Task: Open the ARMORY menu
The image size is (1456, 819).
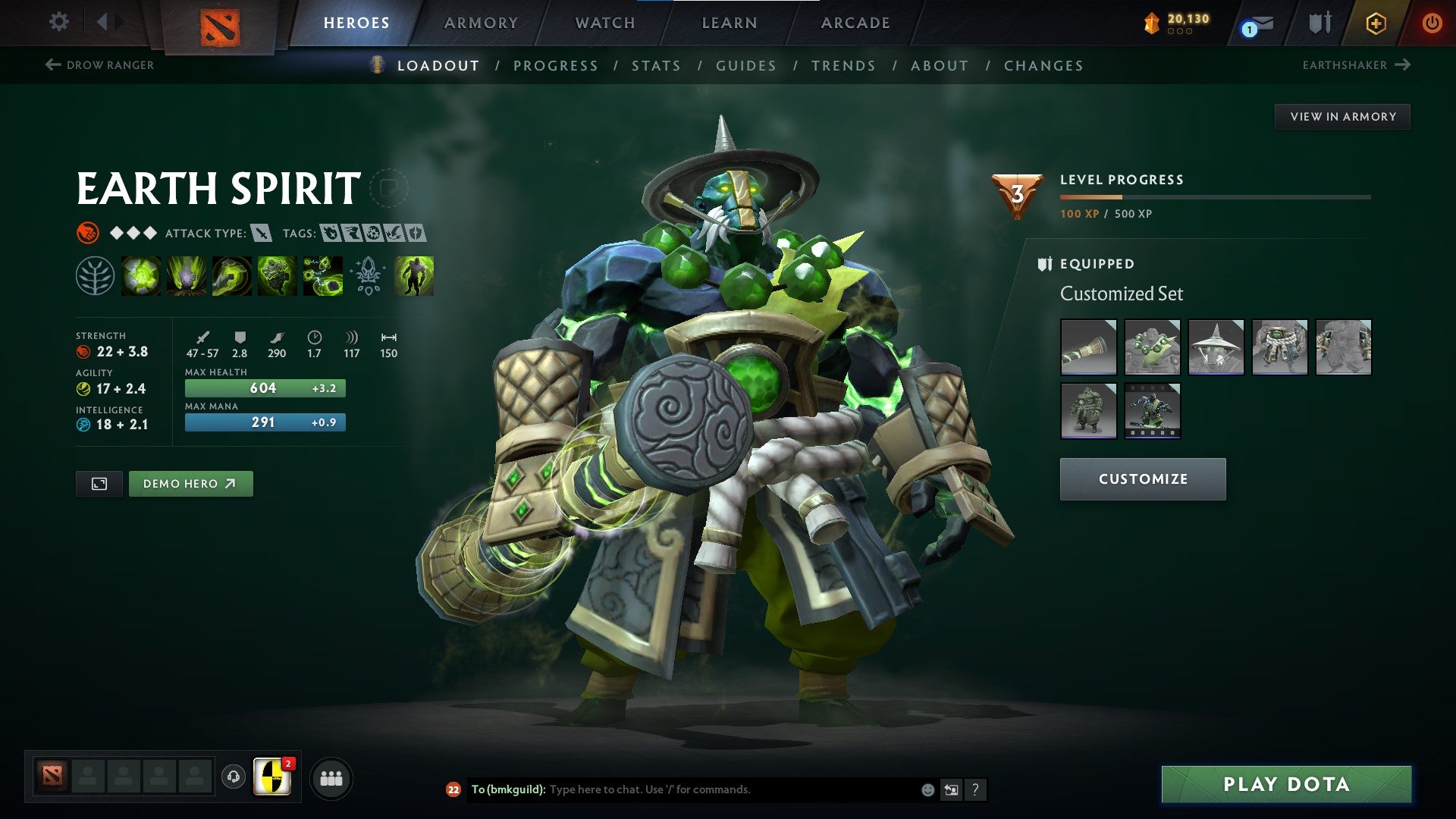Action: (x=481, y=22)
